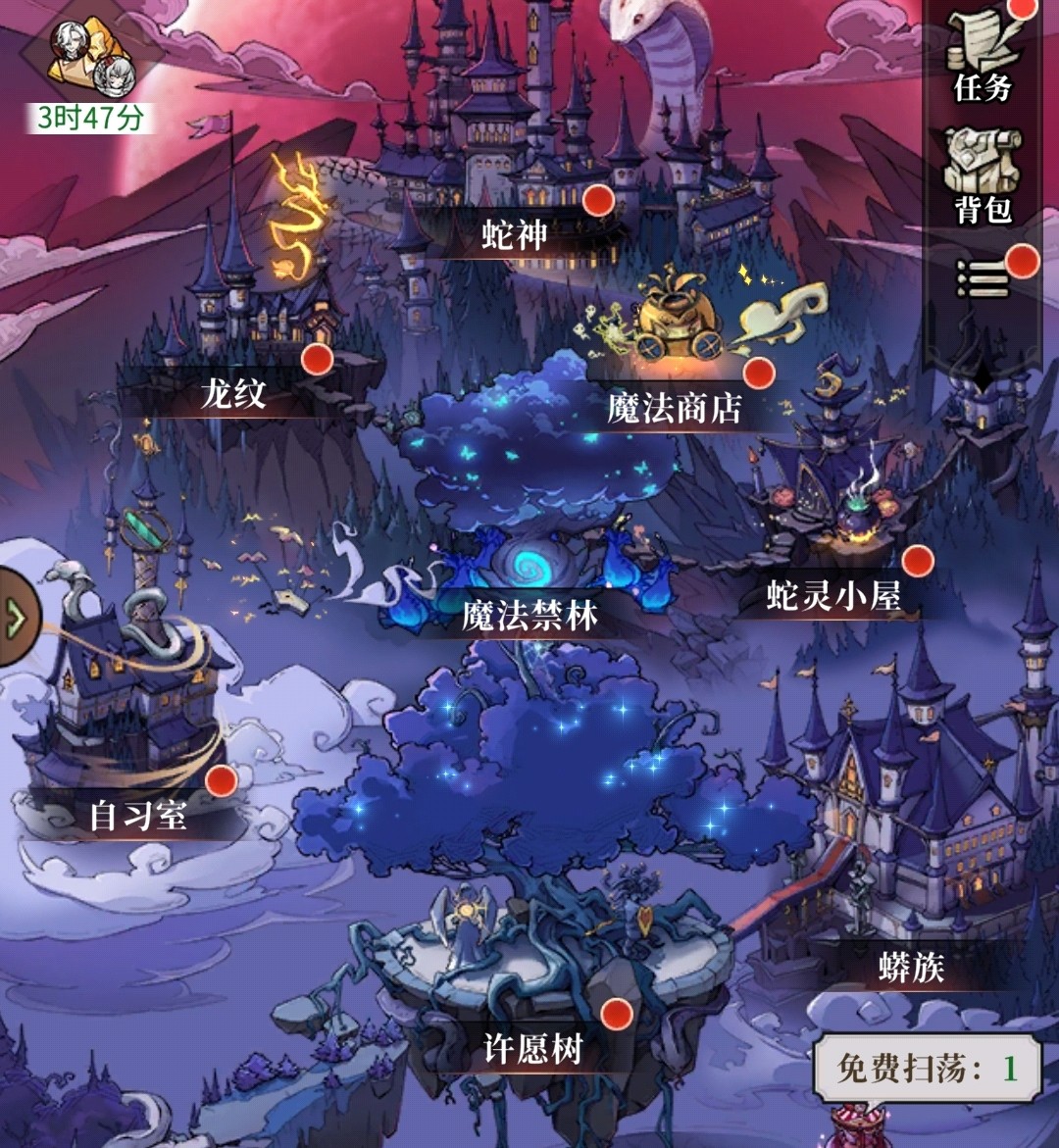The image size is (1059, 1148).
Task: Tap the character portraits event icon
Action: tap(92, 57)
